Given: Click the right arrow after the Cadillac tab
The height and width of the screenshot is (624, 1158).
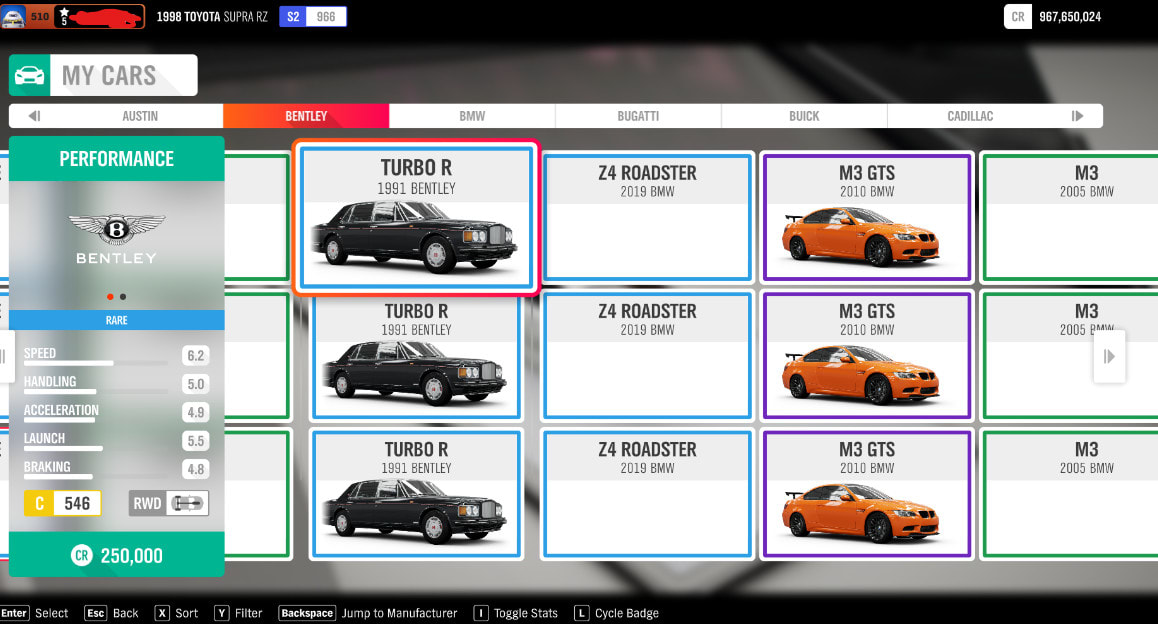Looking at the screenshot, I should [1077, 116].
